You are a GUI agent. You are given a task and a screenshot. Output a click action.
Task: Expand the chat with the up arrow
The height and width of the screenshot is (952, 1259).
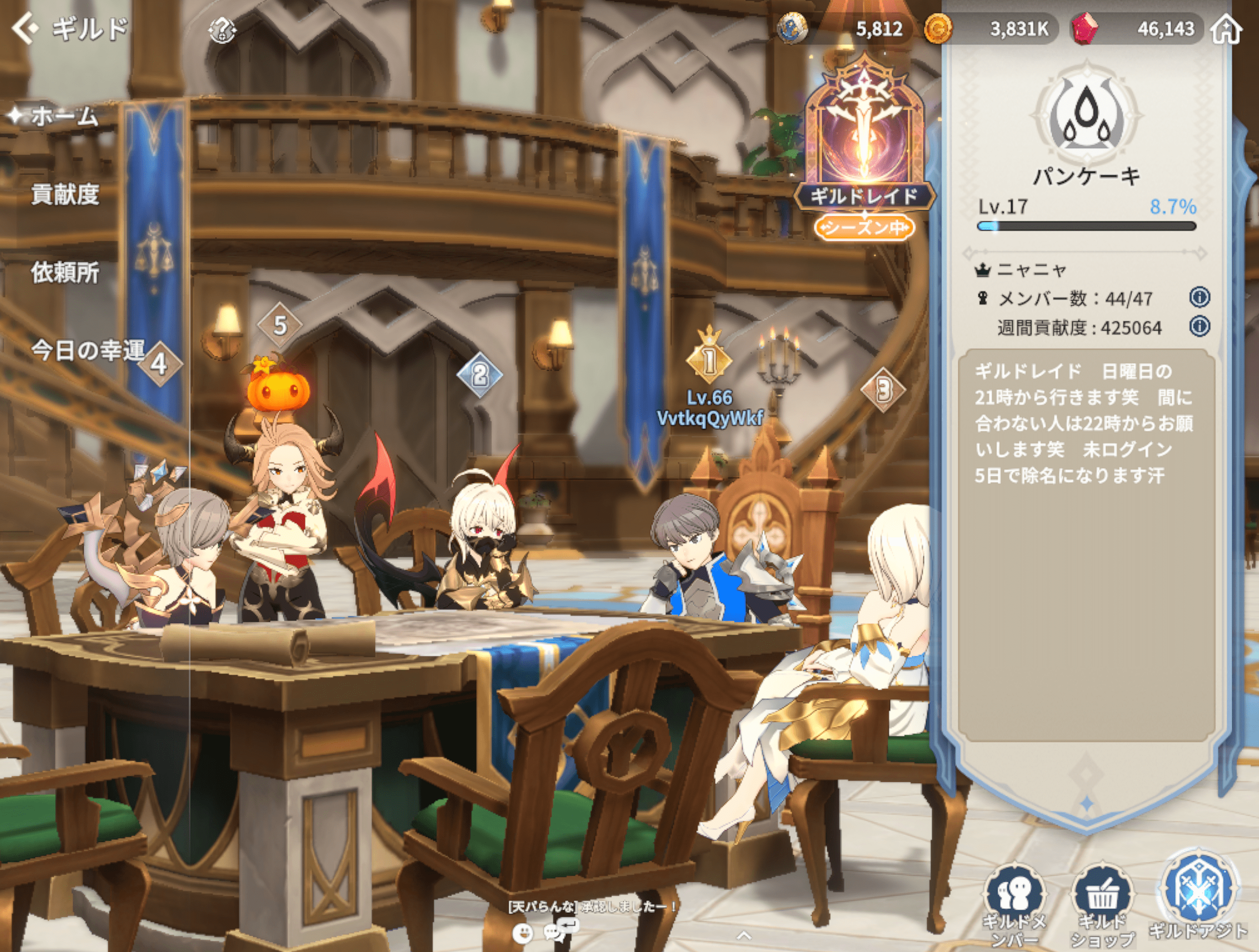click(x=744, y=935)
